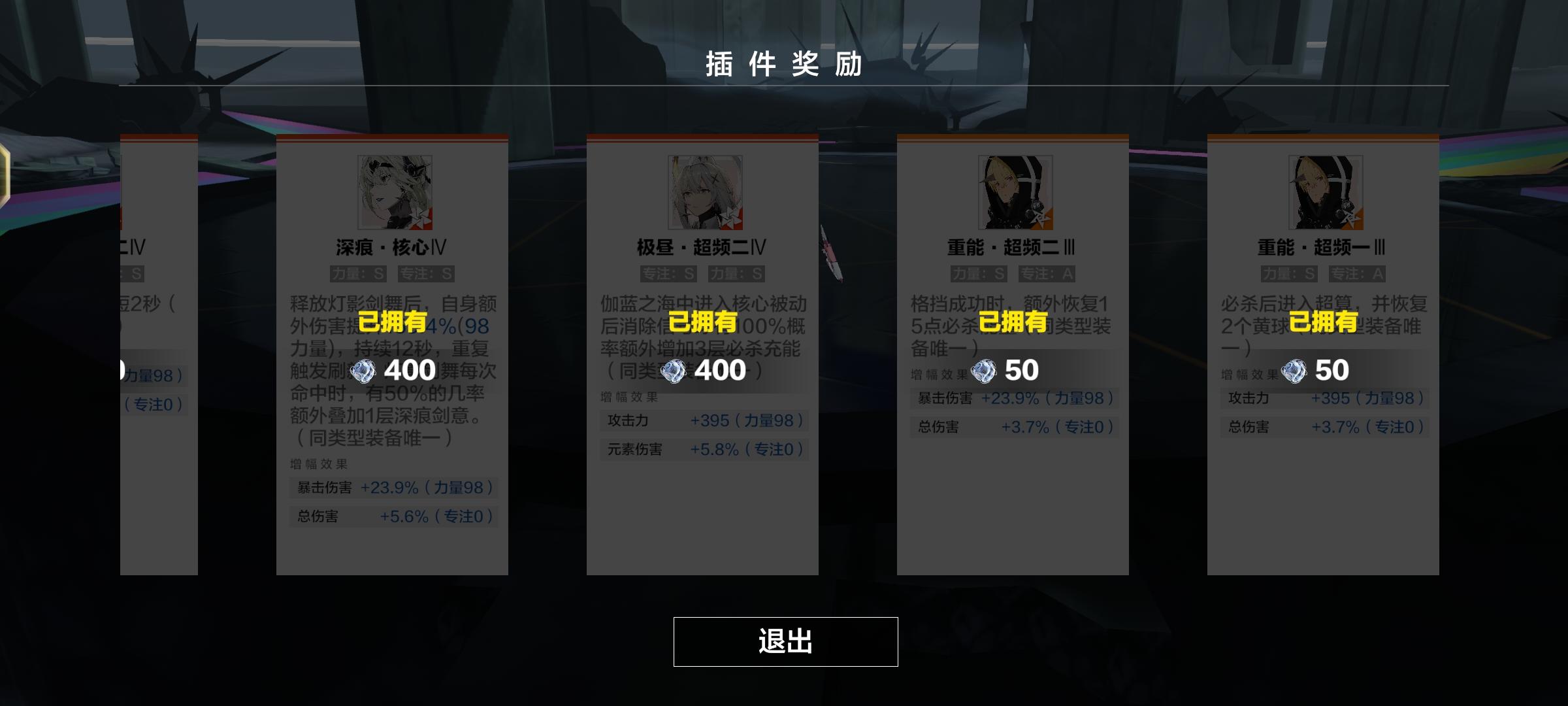Open the 深痕·核心Ⅳ reward card
This screenshot has height=706, width=1568.
[392, 353]
